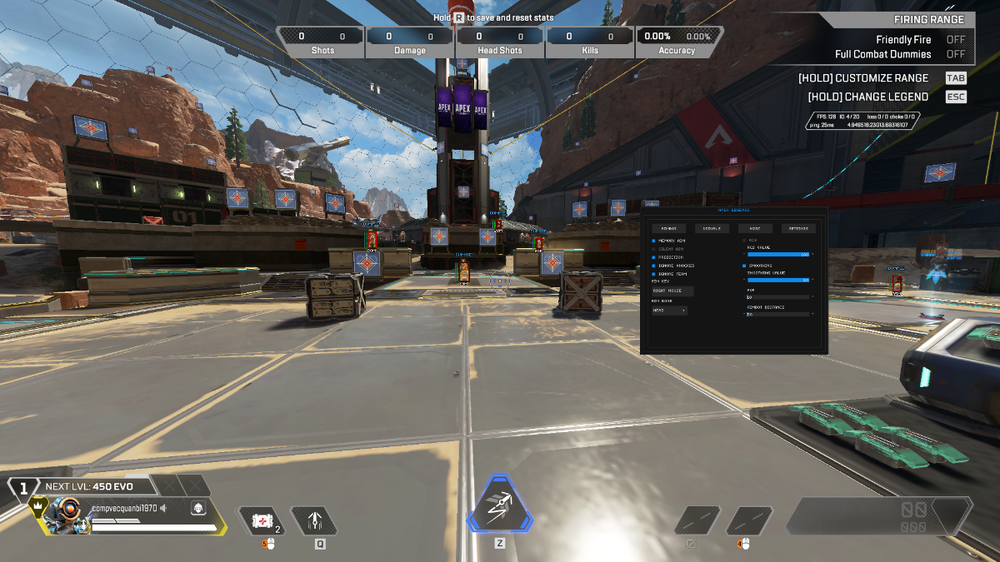
Task: Toggle the speaker icon beside the player name
Action: coord(164,508)
